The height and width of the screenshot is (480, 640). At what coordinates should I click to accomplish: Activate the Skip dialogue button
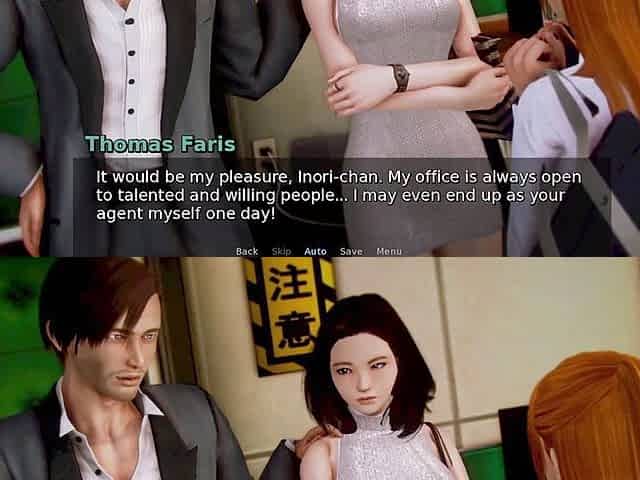(x=281, y=251)
